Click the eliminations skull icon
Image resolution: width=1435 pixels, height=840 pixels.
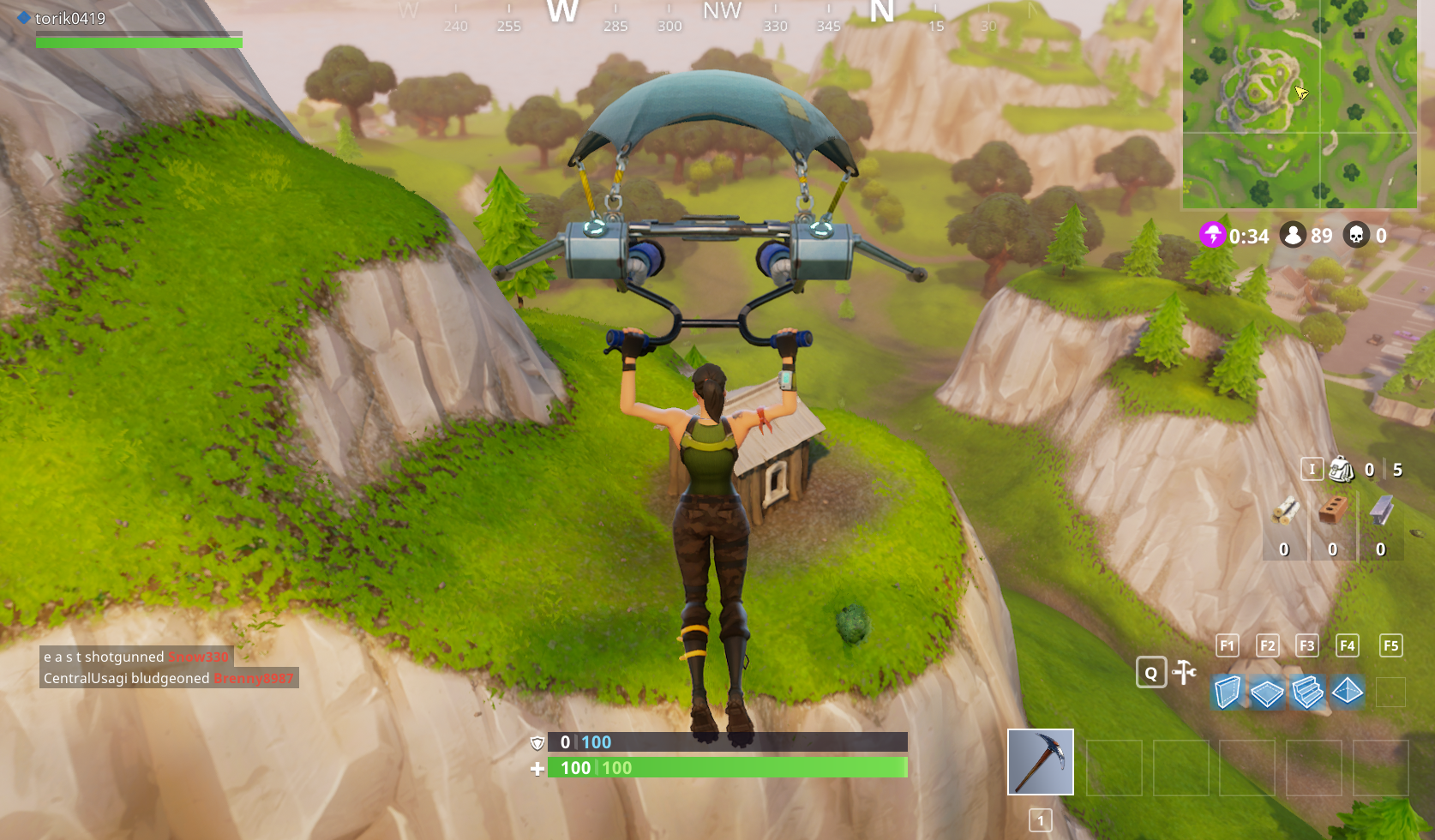[1357, 236]
